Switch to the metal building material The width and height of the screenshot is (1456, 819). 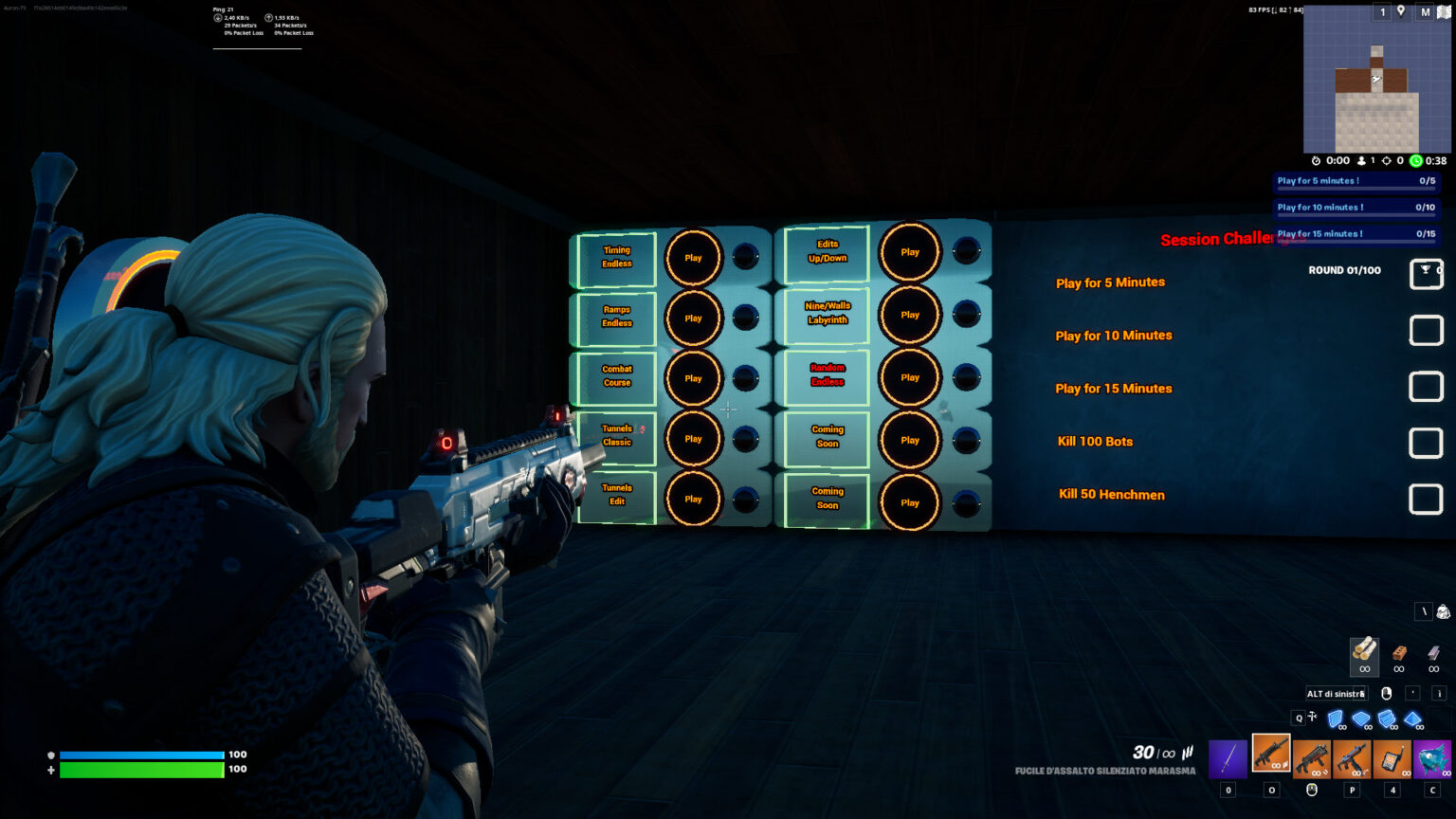[1433, 653]
